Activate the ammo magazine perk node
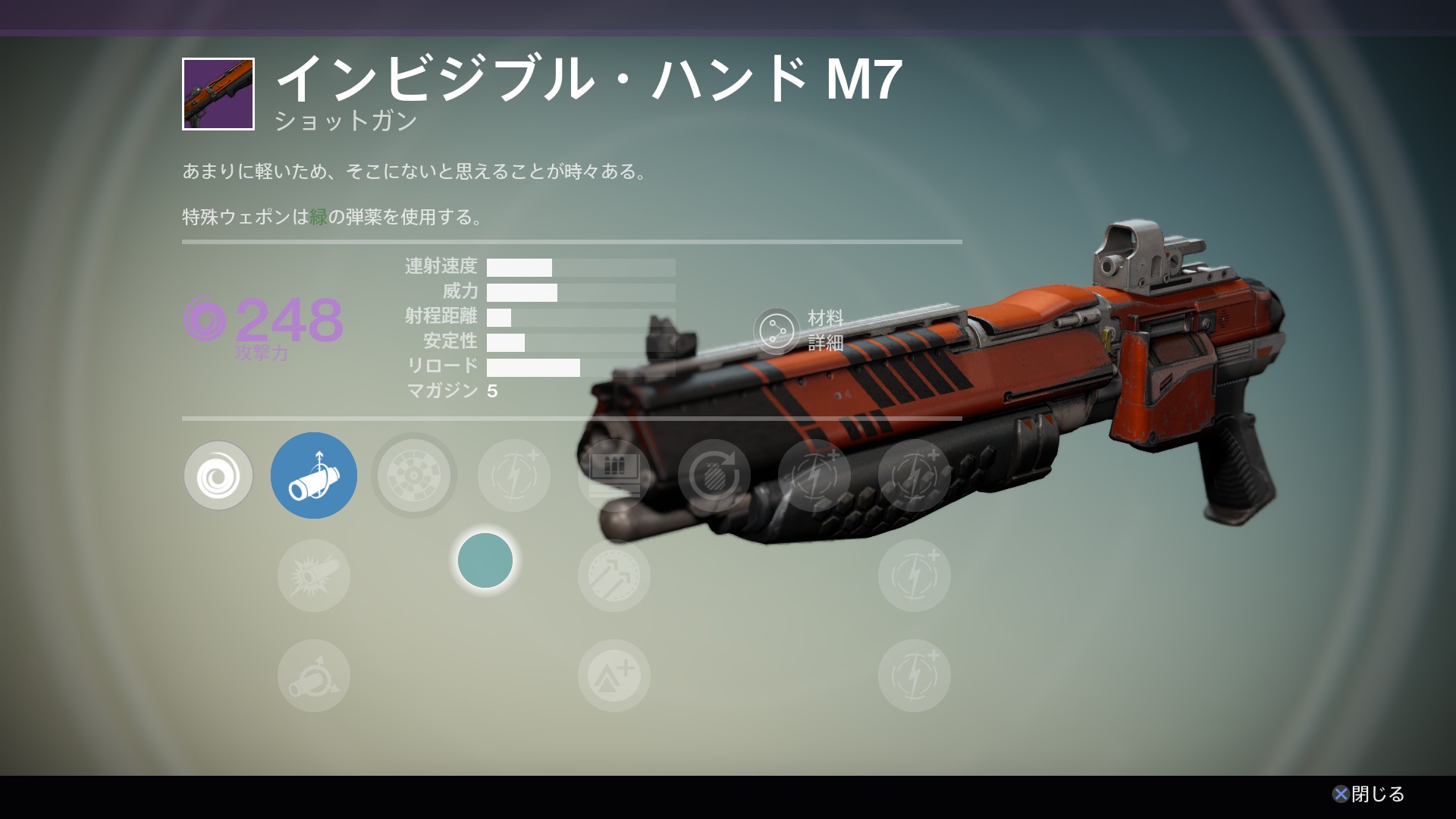The image size is (1456, 819). tap(613, 475)
